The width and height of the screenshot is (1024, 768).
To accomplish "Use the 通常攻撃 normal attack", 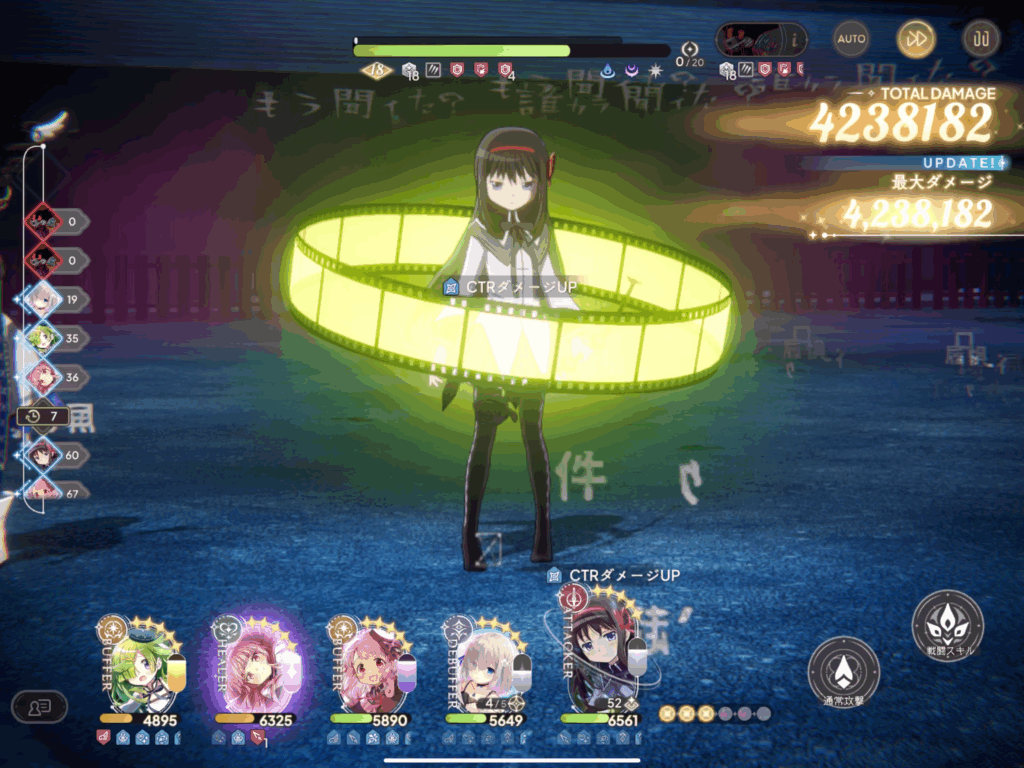I will (x=843, y=671).
